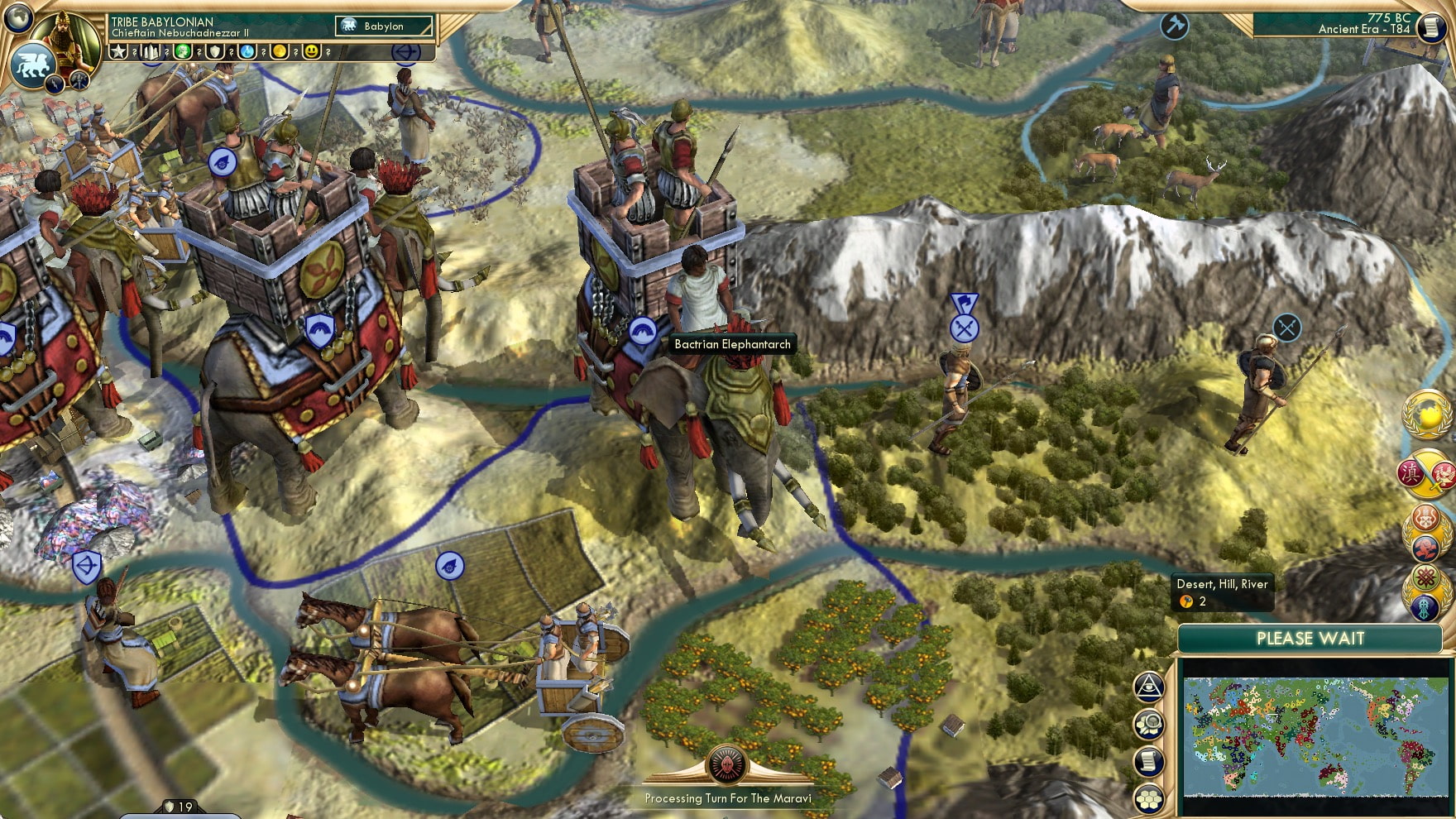
Task: Open the notification log scroll icon
Action: (x=1149, y=760)
